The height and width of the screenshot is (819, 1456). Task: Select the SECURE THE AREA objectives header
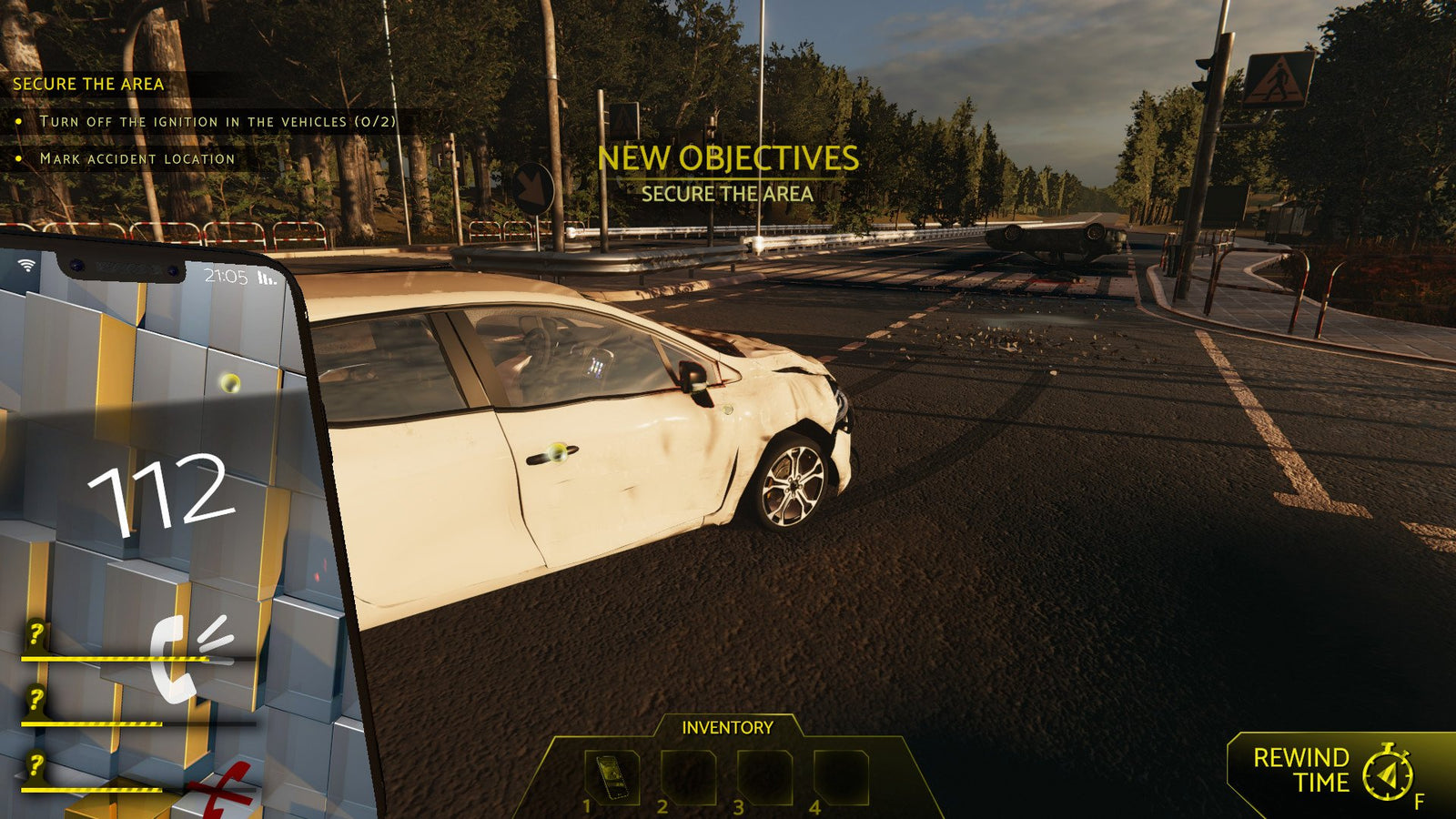coord(89,86)
